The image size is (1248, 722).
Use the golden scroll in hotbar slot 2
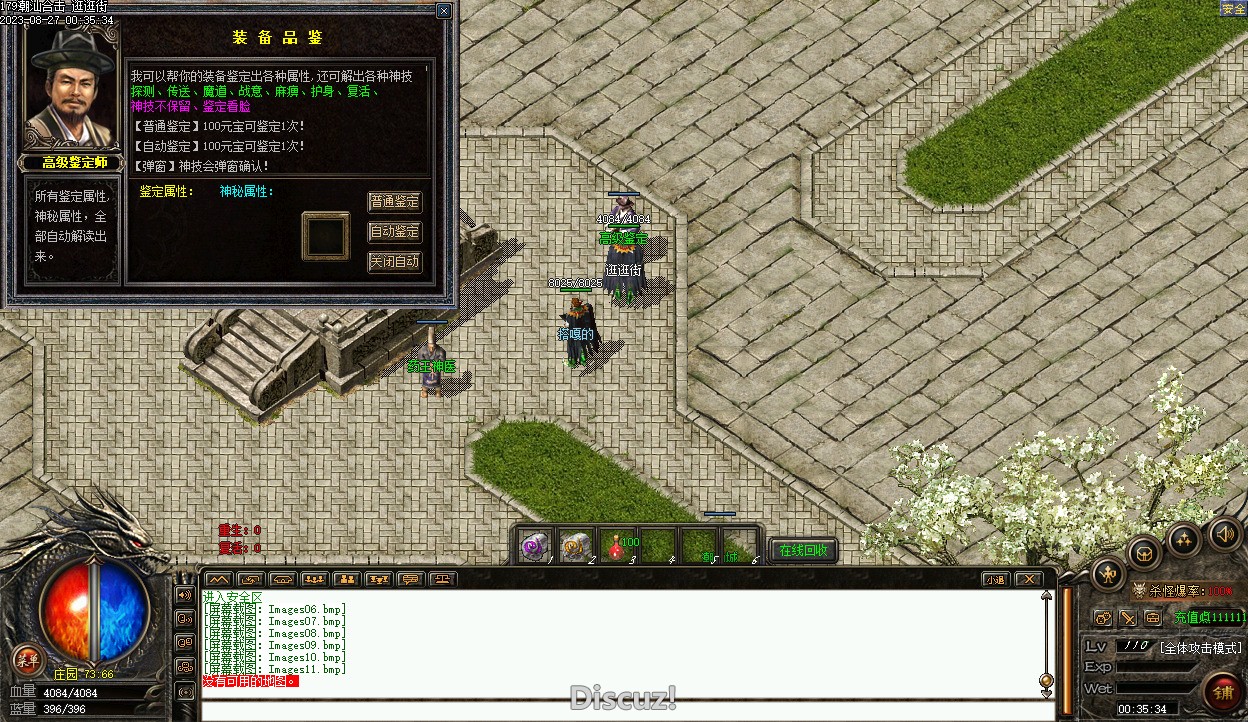[x=575, y=546]
